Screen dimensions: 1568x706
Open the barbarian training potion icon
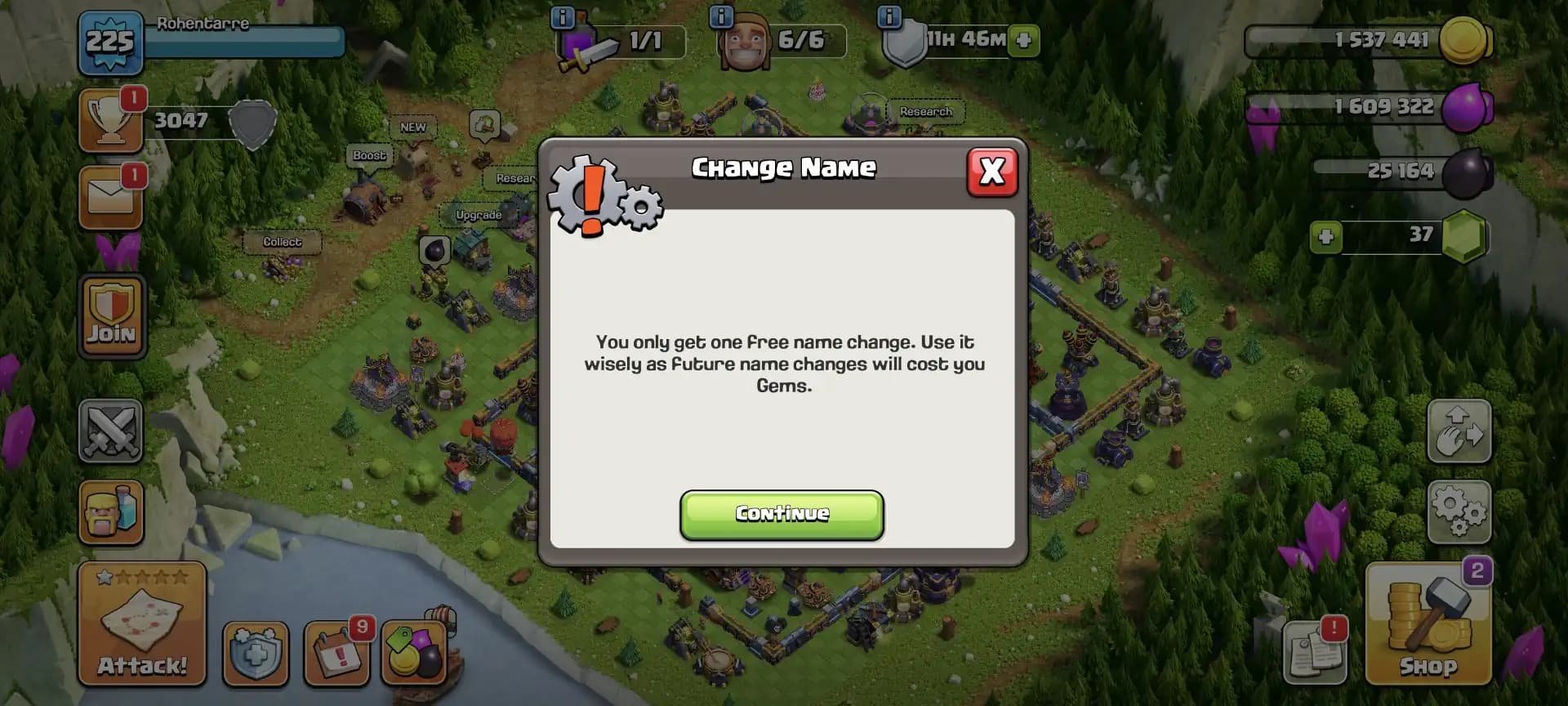(x=111, y=512)
